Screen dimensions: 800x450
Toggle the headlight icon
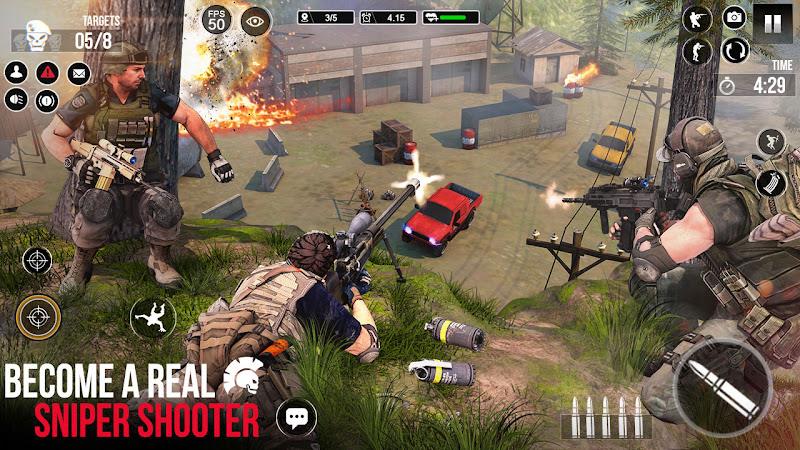16,100
